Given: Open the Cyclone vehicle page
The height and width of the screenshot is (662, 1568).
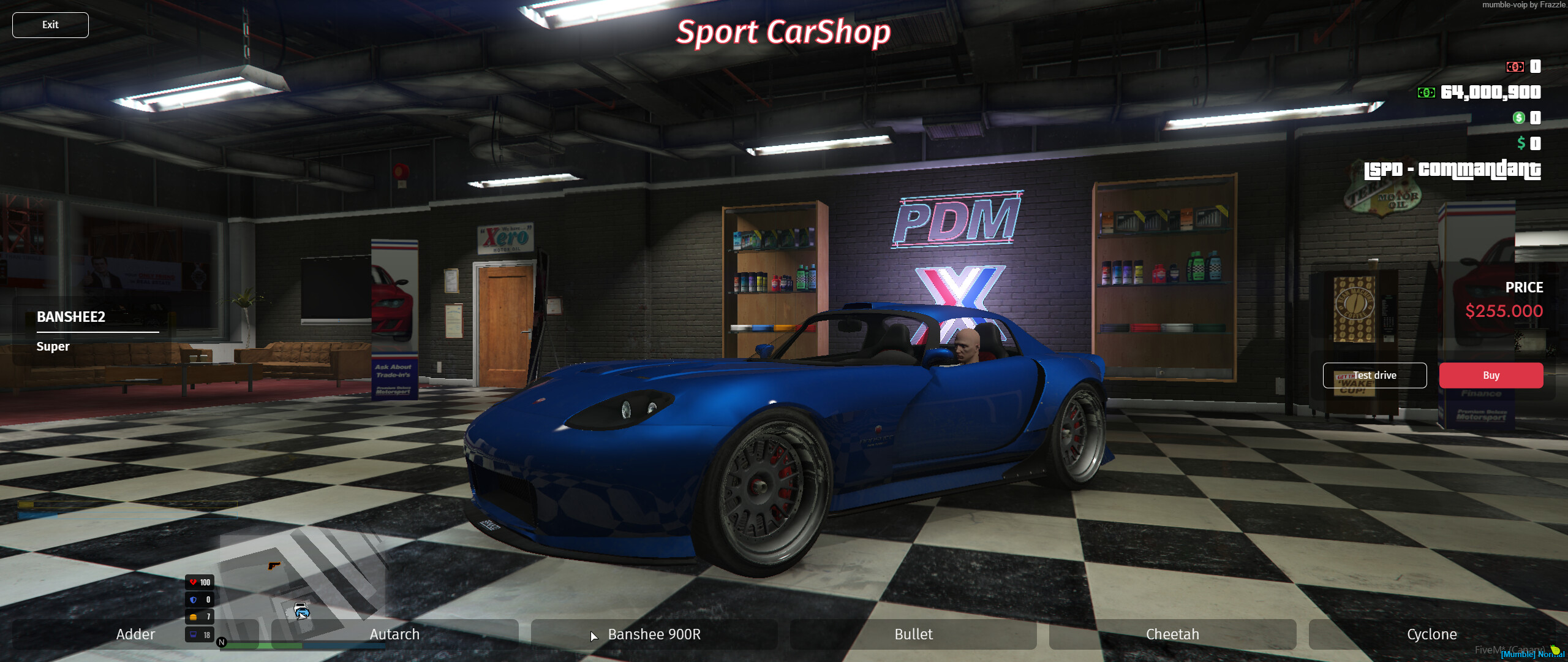Looking at the screenshot, I should (x=1433, y=634).
